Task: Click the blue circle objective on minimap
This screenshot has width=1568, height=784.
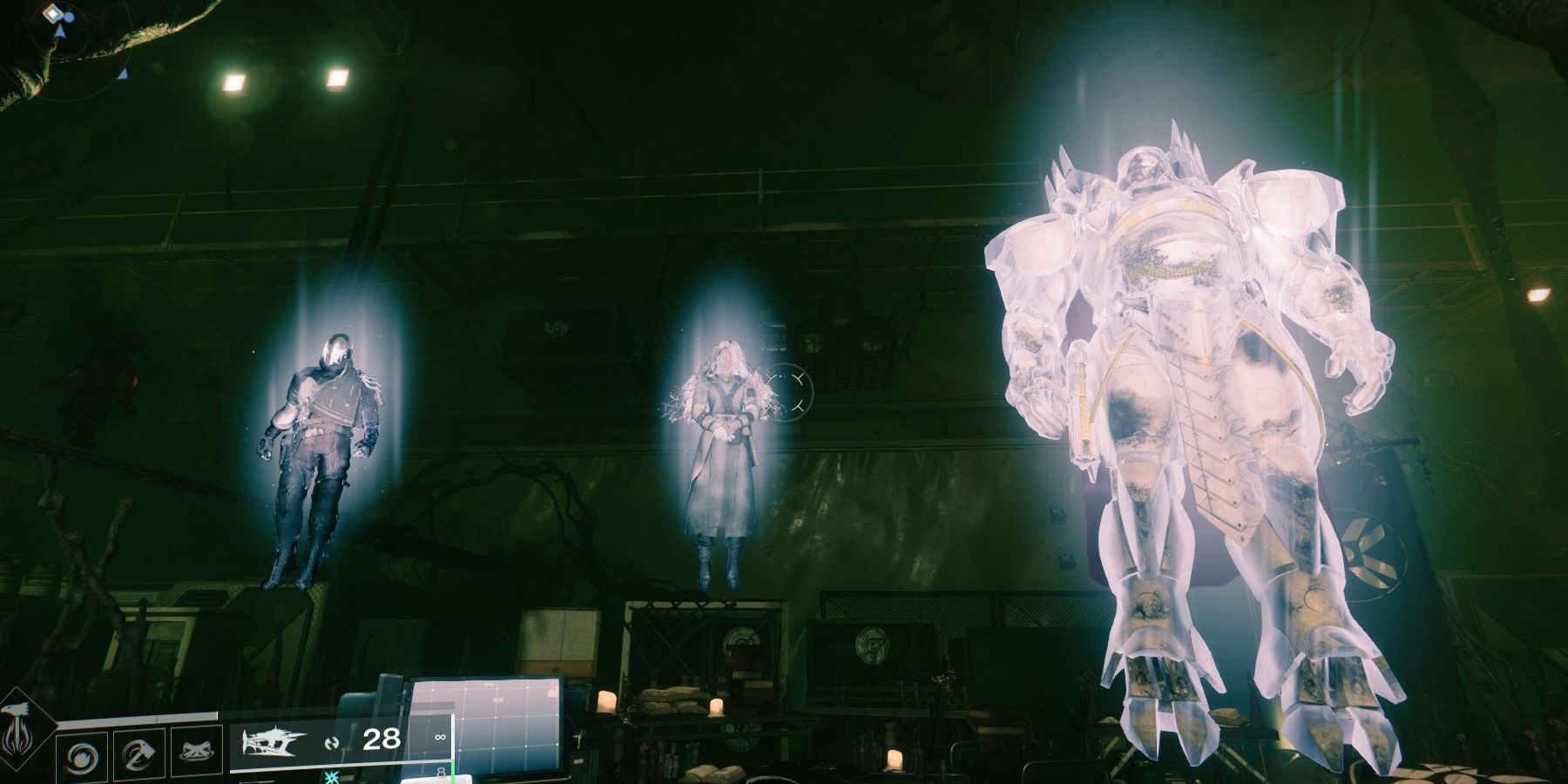Action: [x=70, y=17]
